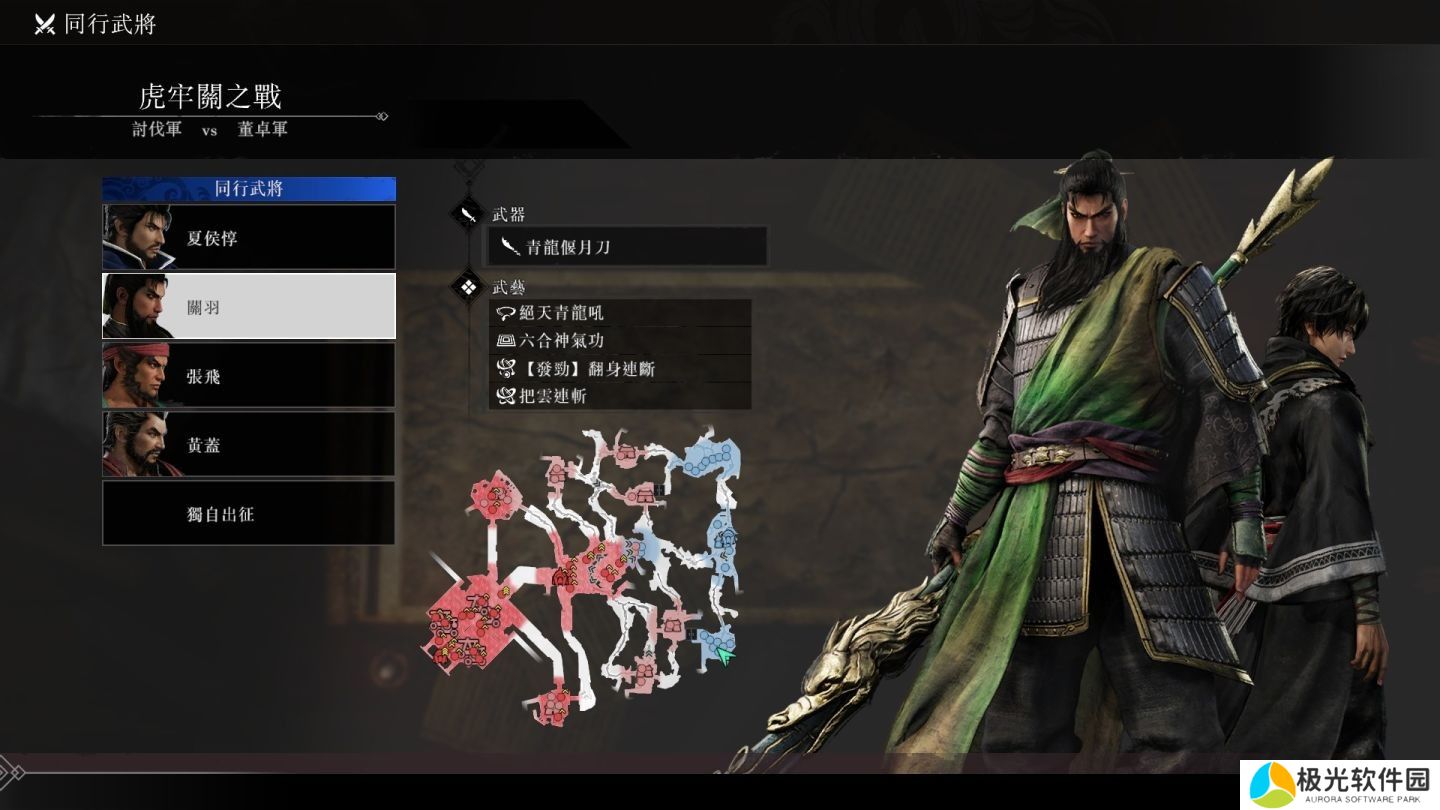This screenshot has height=810, width=1440.
Task: Select companion 夏侯惇
Action: coord(249,238)
